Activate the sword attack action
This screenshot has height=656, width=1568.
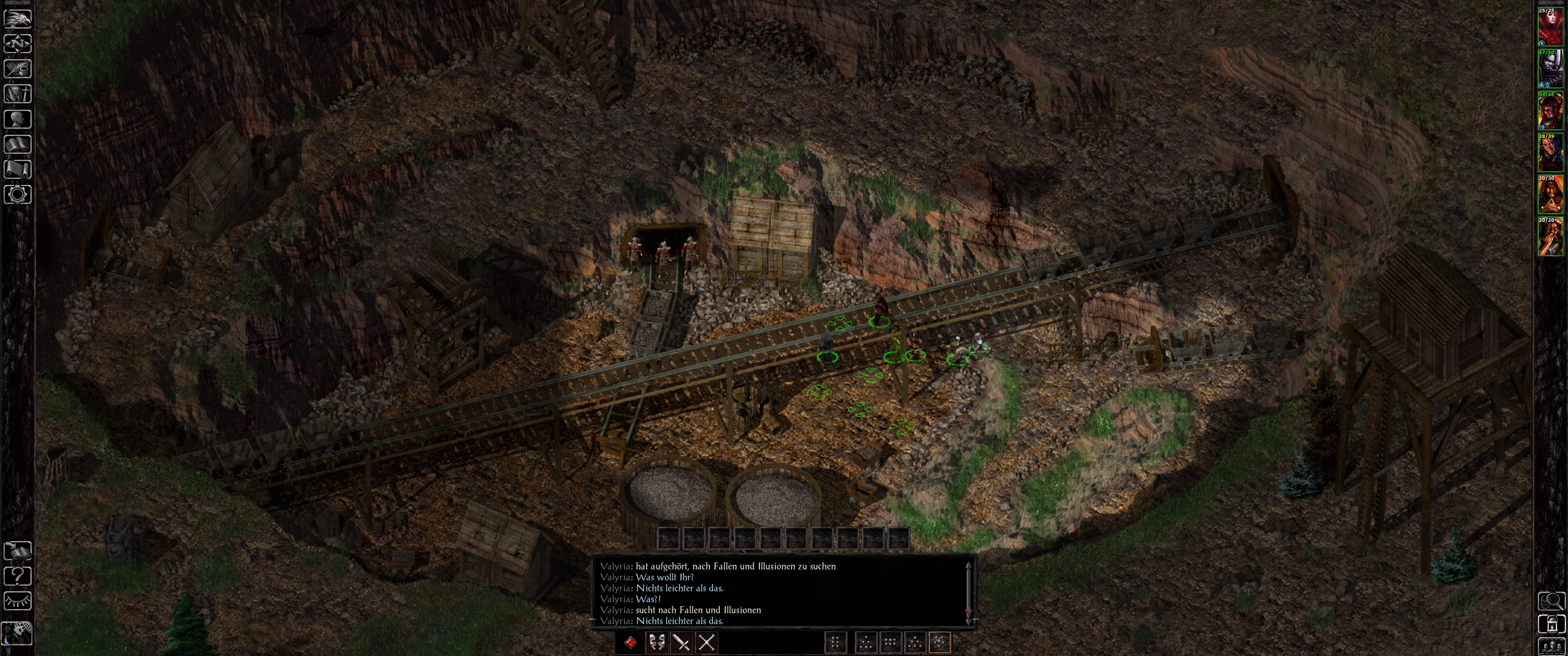tap(682, 643)
